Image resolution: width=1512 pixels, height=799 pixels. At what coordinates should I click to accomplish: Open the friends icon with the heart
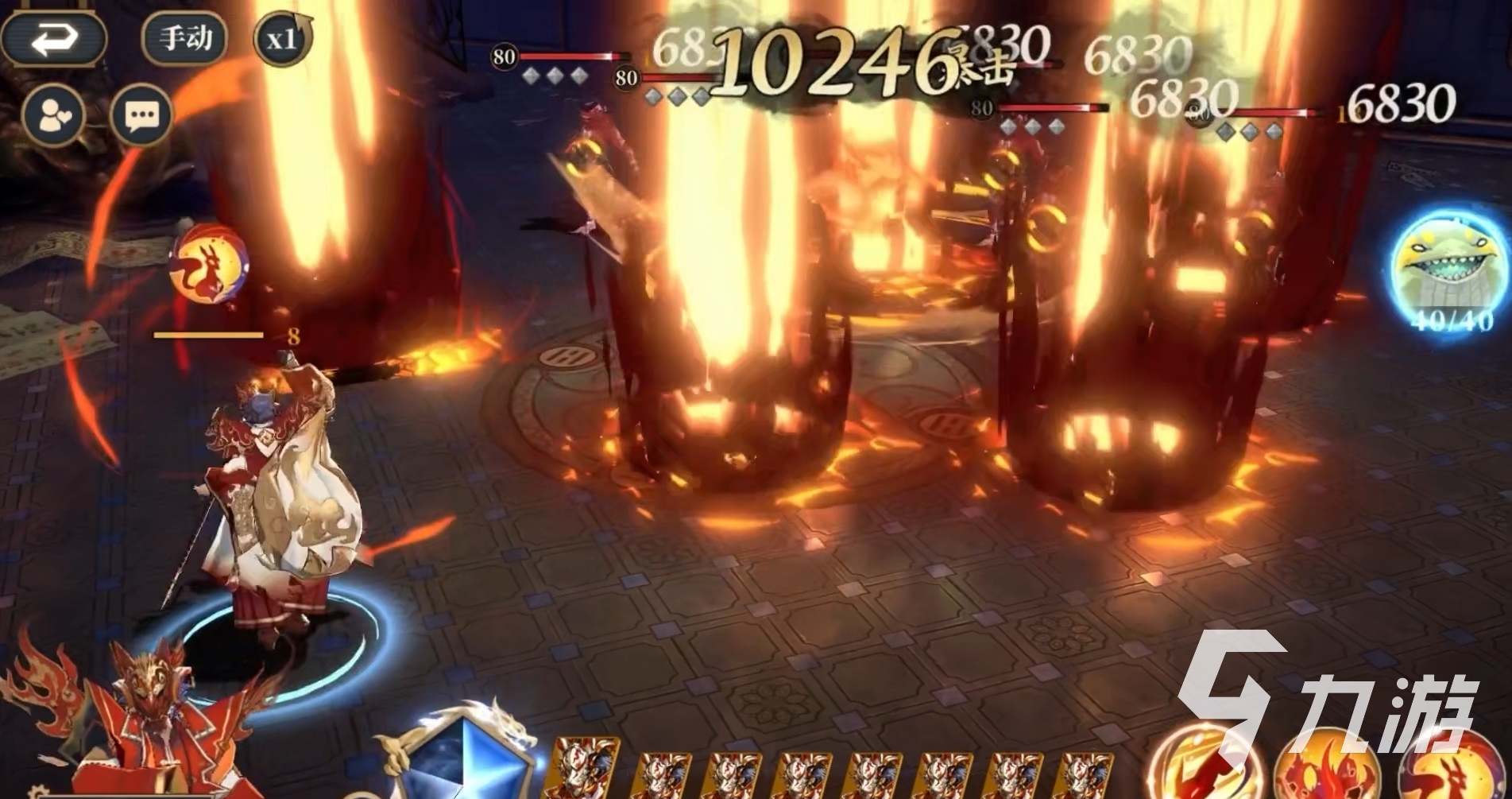[54, 116]
